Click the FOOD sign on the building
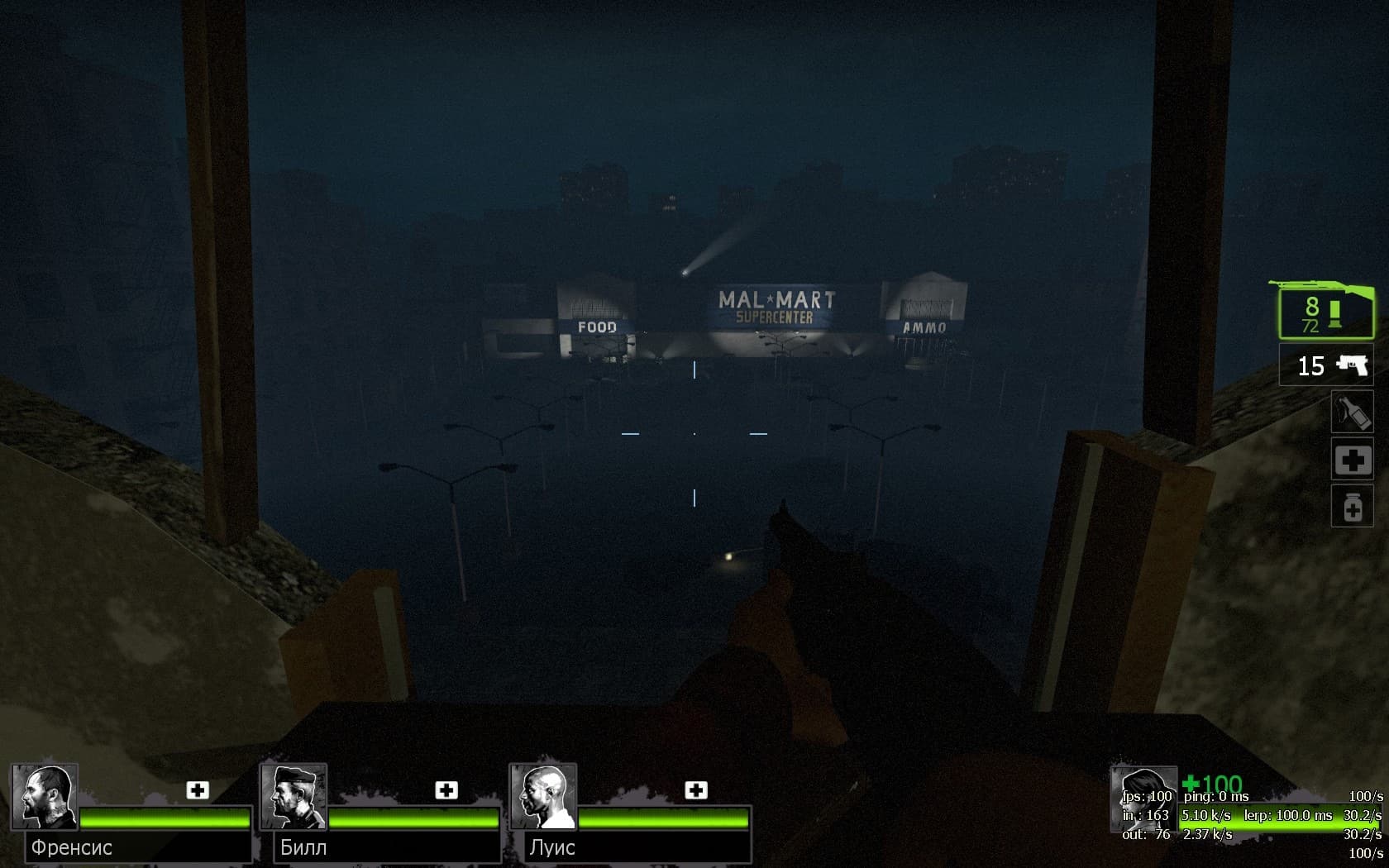 598,327
